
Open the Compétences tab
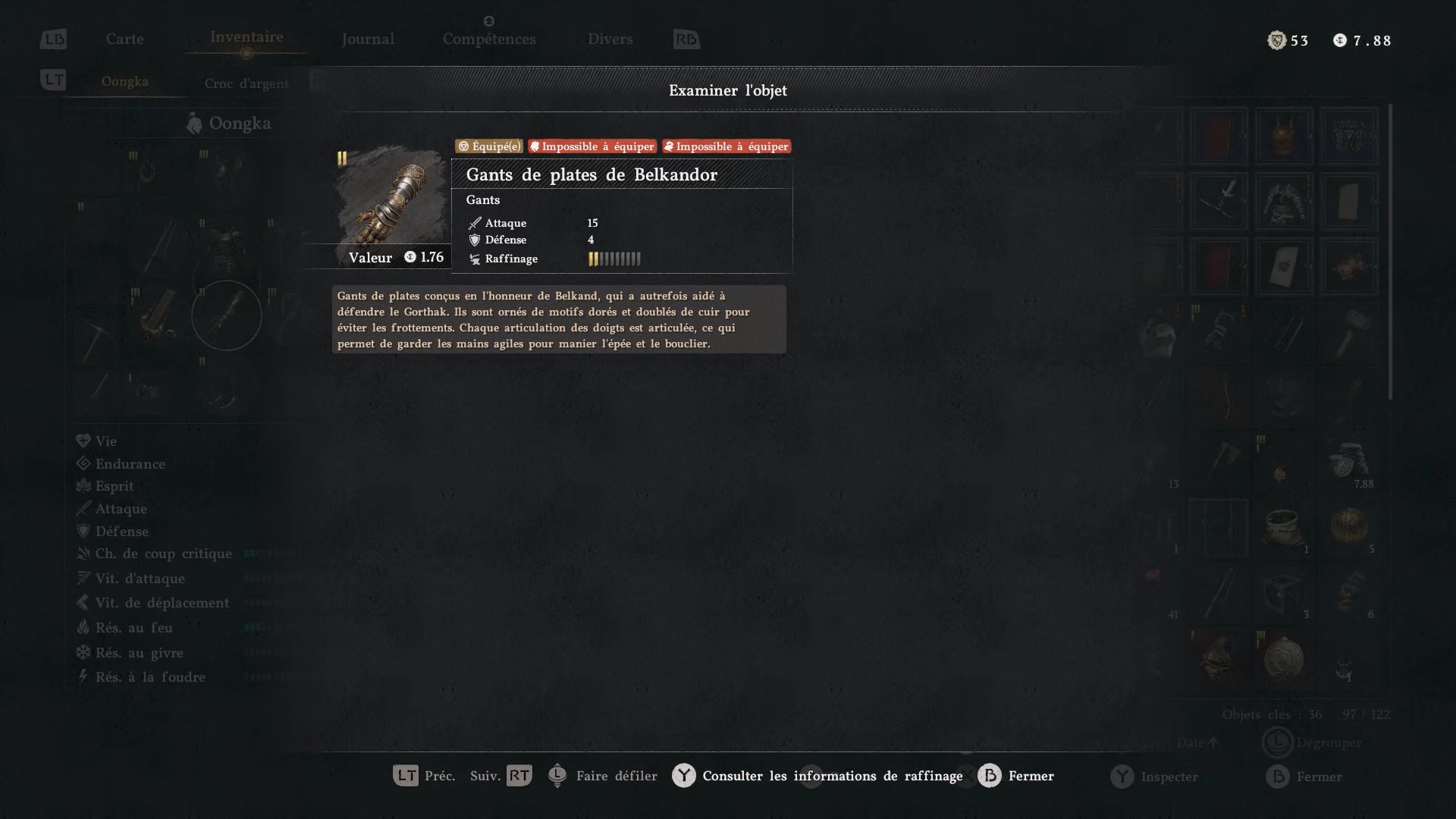[489, 39]
